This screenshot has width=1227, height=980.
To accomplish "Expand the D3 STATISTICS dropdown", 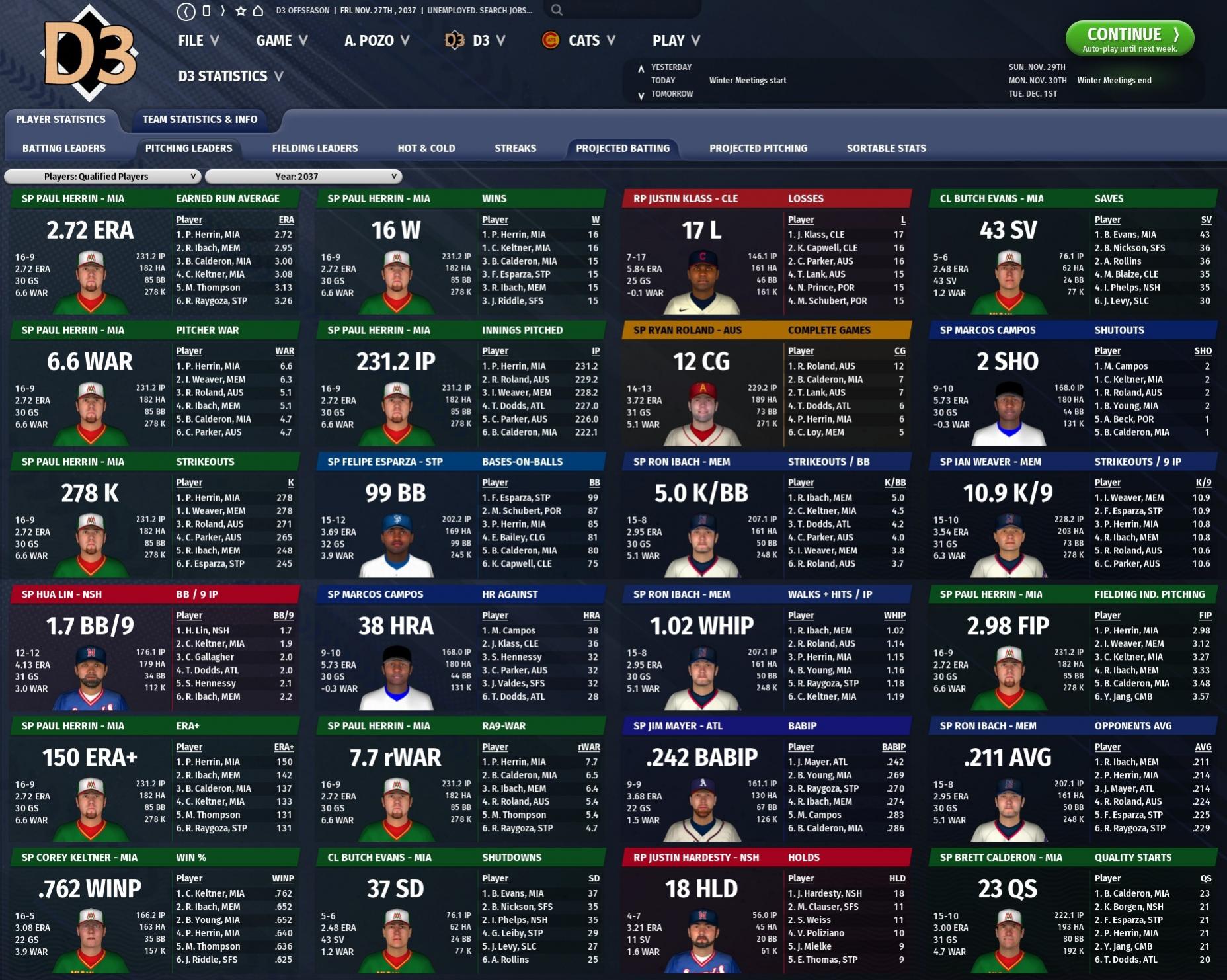I will (x=230, y=77).
